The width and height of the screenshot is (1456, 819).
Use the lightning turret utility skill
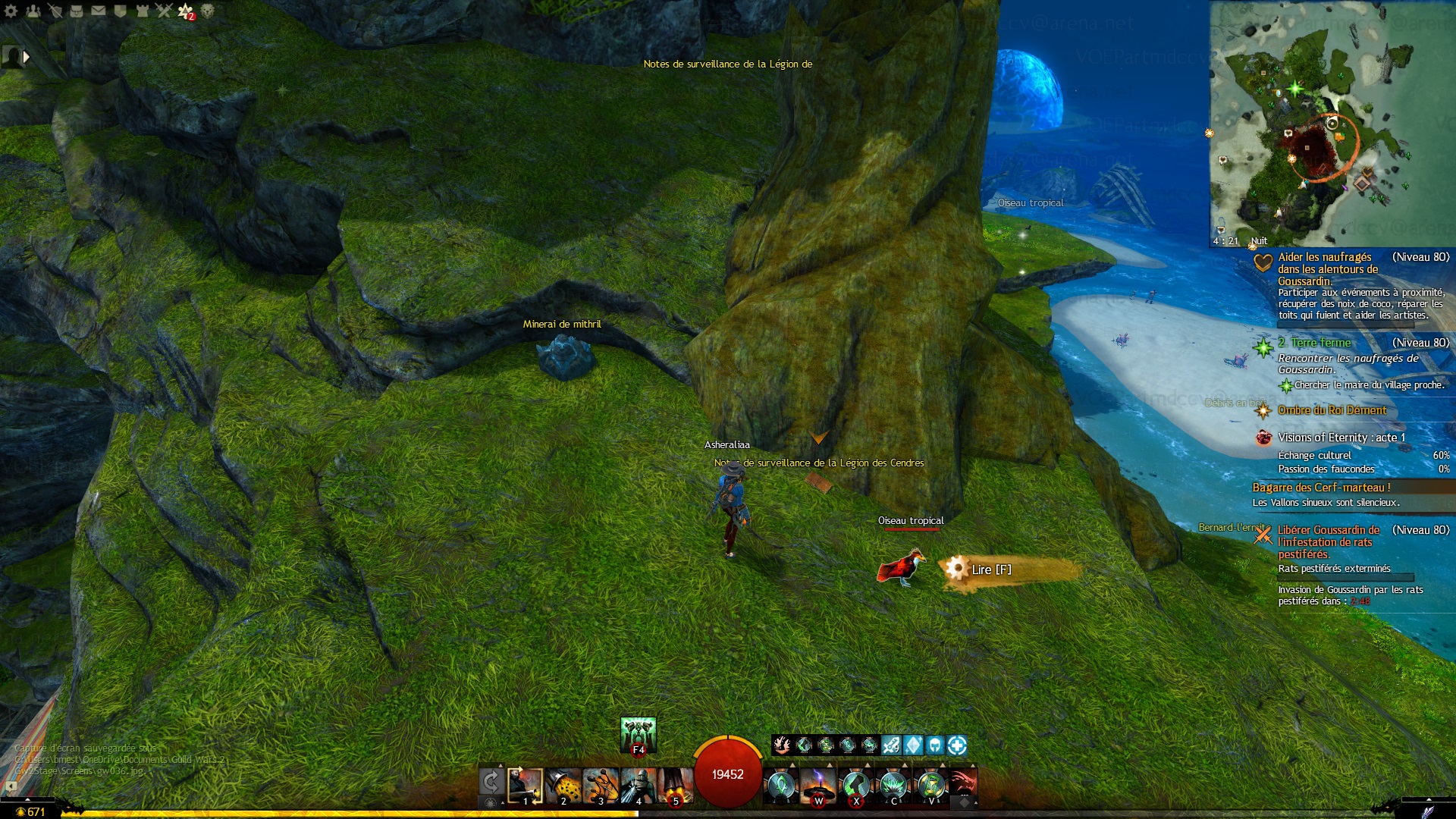pyautogui.click(x=818, y=786)
